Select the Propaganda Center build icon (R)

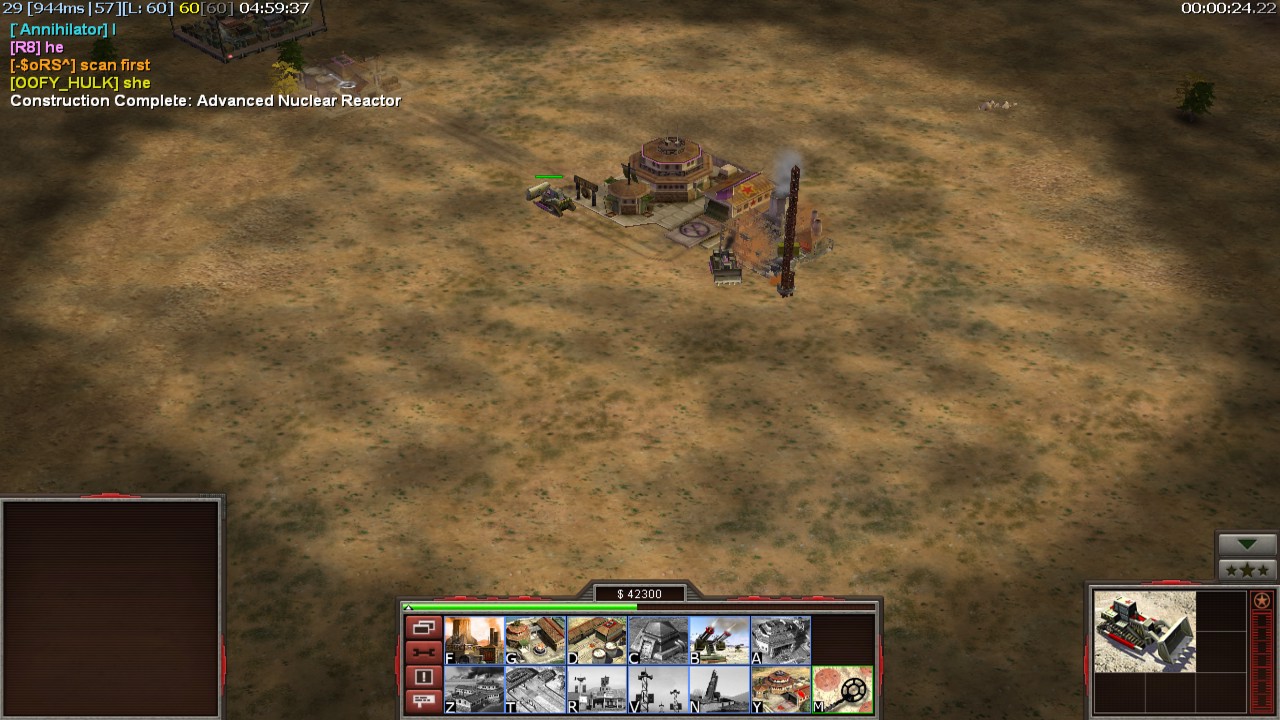coord(597,689)
